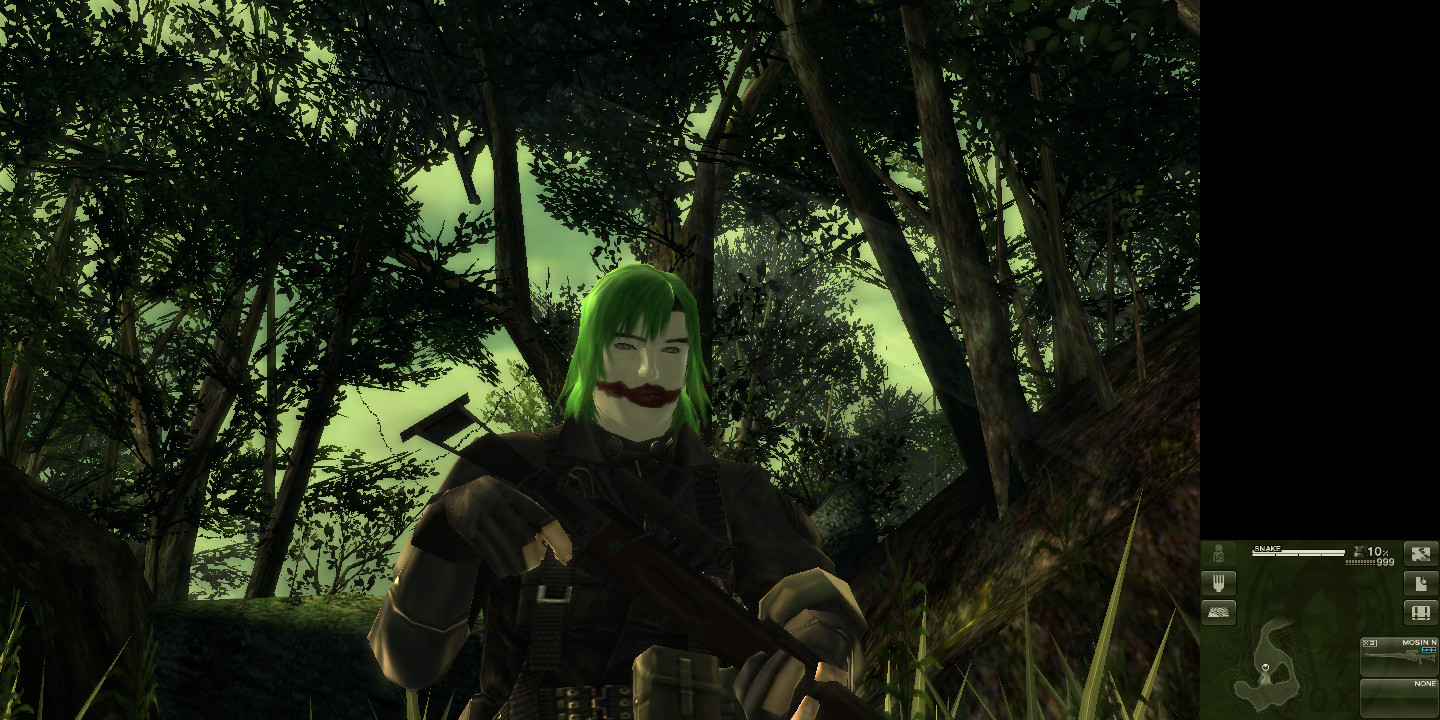Click the player marker on the mini-map
Viewport: 1440px width, 720px height.
click(1265, 667)
